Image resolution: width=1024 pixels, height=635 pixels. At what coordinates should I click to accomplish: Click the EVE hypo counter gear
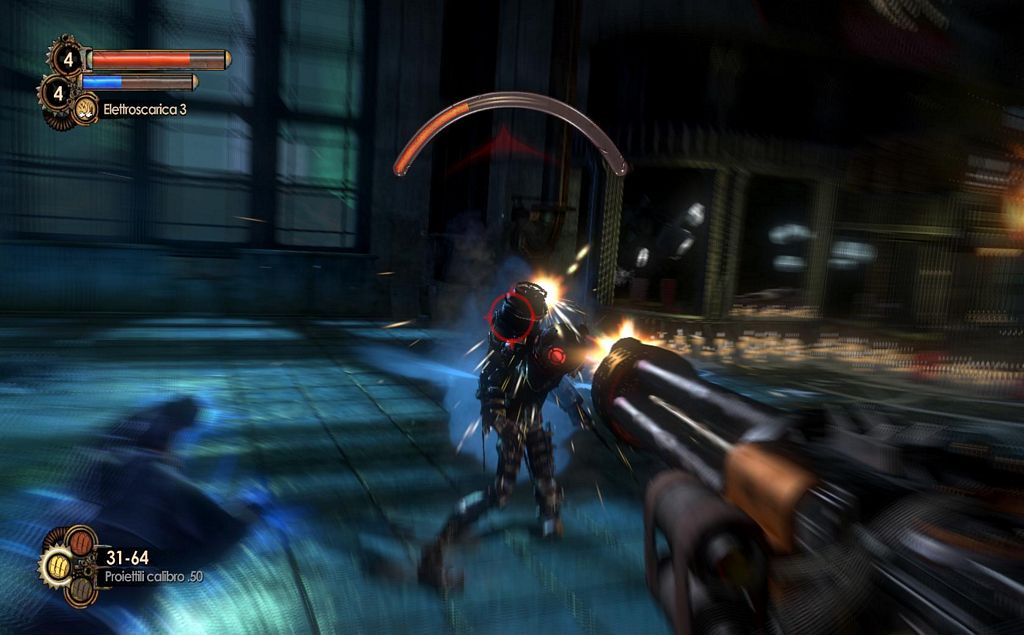(56, 94)
